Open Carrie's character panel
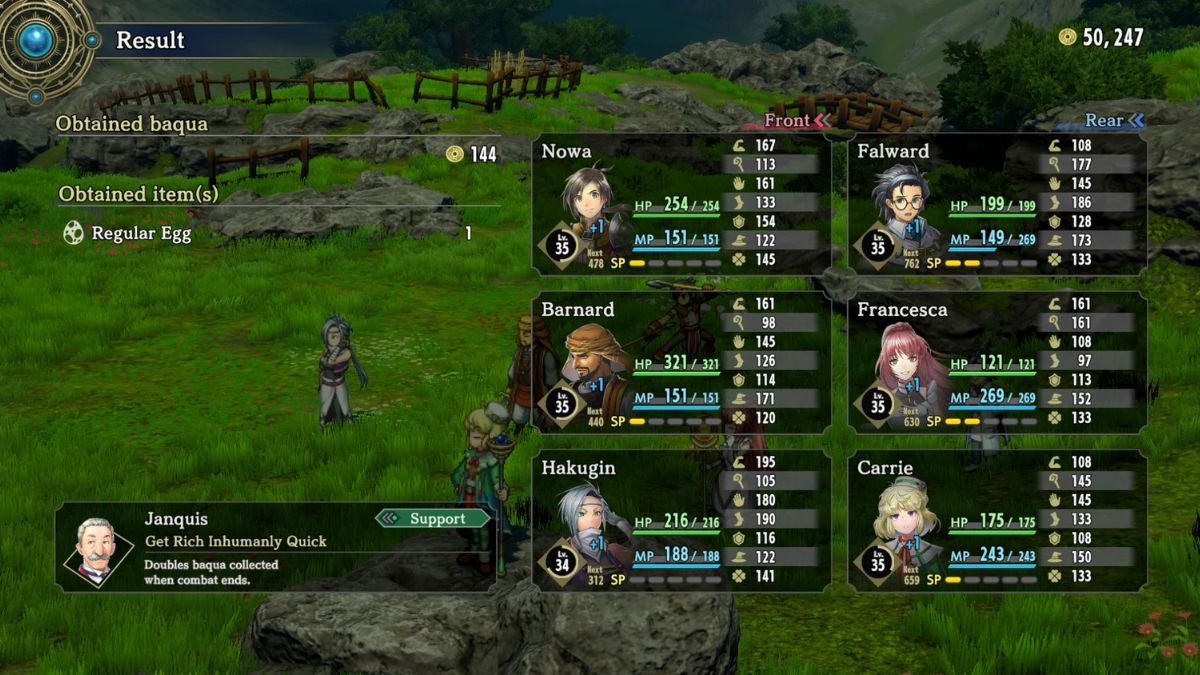 click(997, 520)
